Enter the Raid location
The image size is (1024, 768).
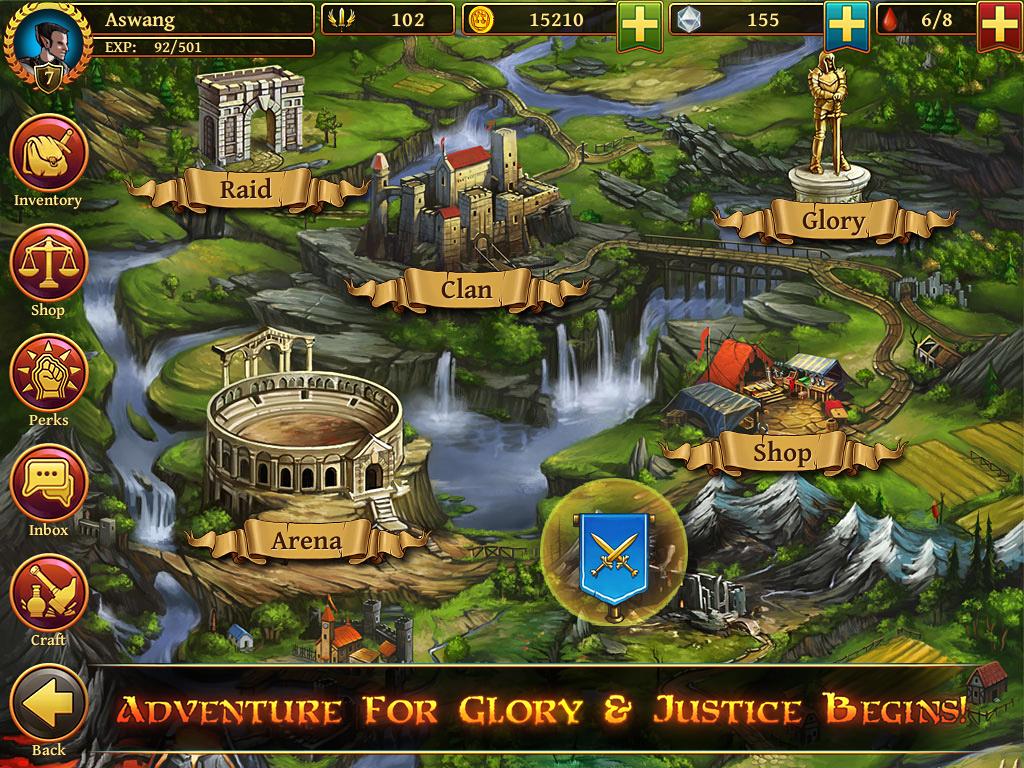pos(246,189)
